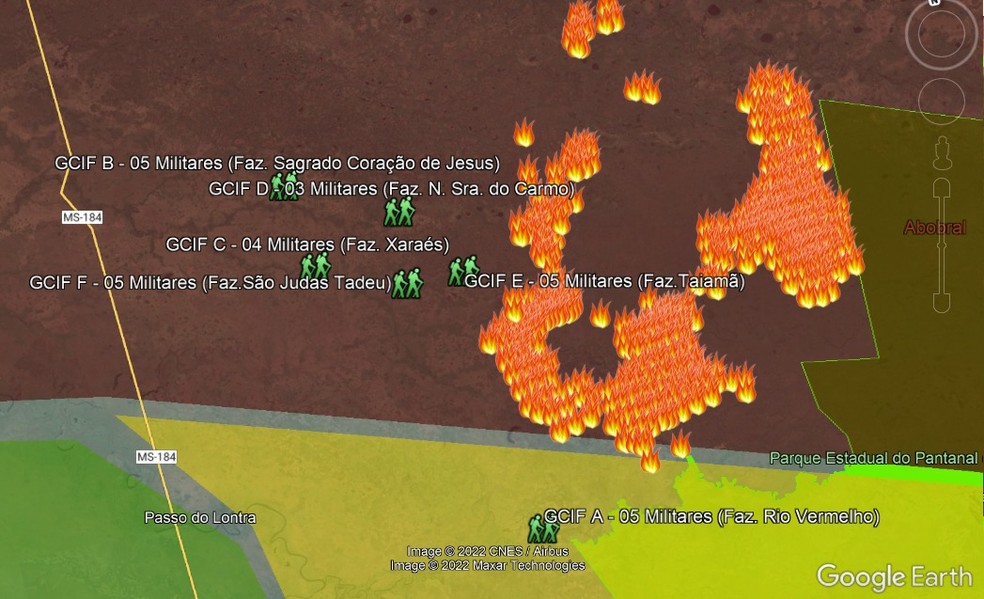
Task: Click the move joystick circle
Action: (x=940, y=98)
